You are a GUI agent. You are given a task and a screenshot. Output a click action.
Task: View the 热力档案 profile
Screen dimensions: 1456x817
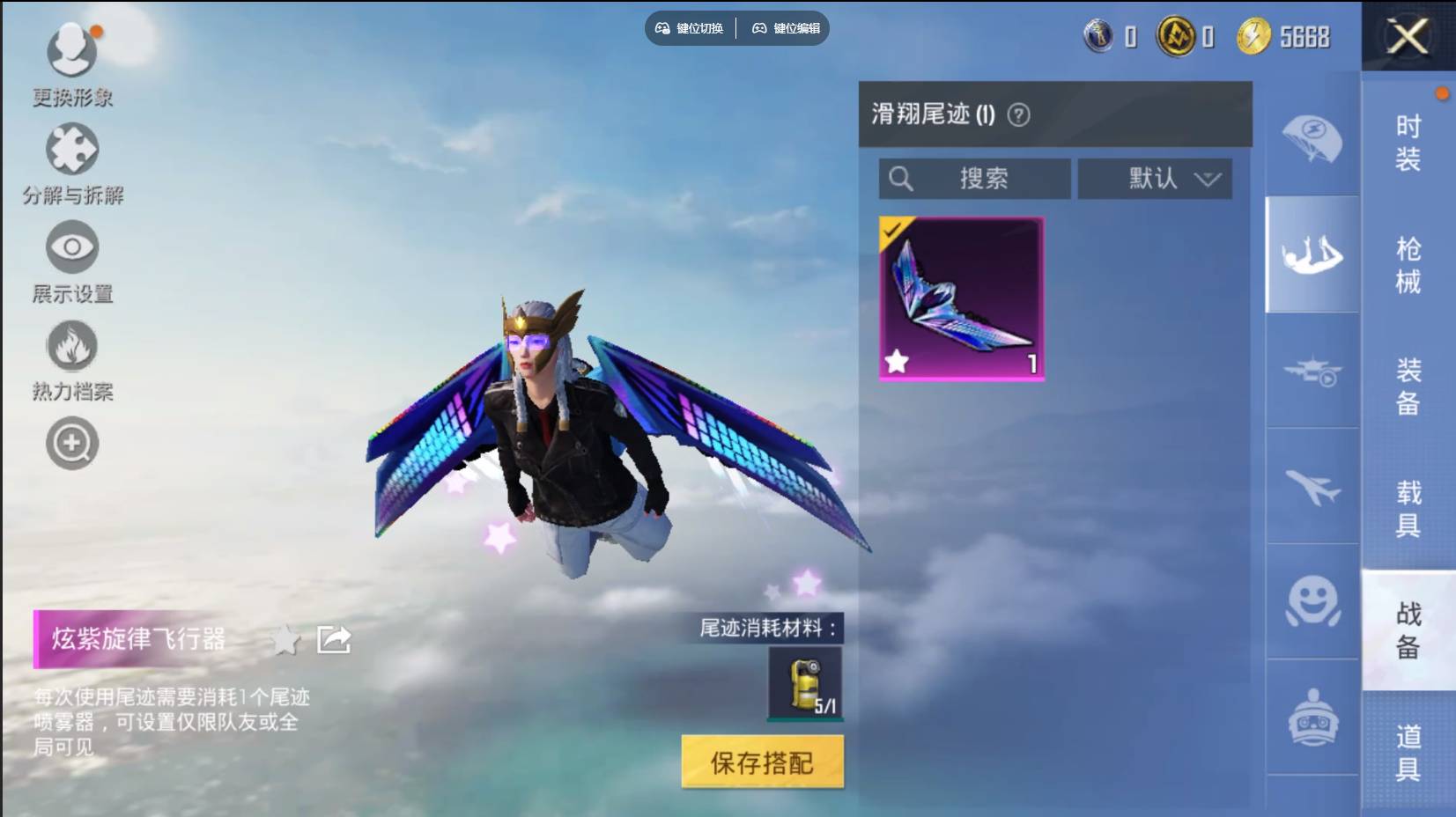[x=72, y=347]
